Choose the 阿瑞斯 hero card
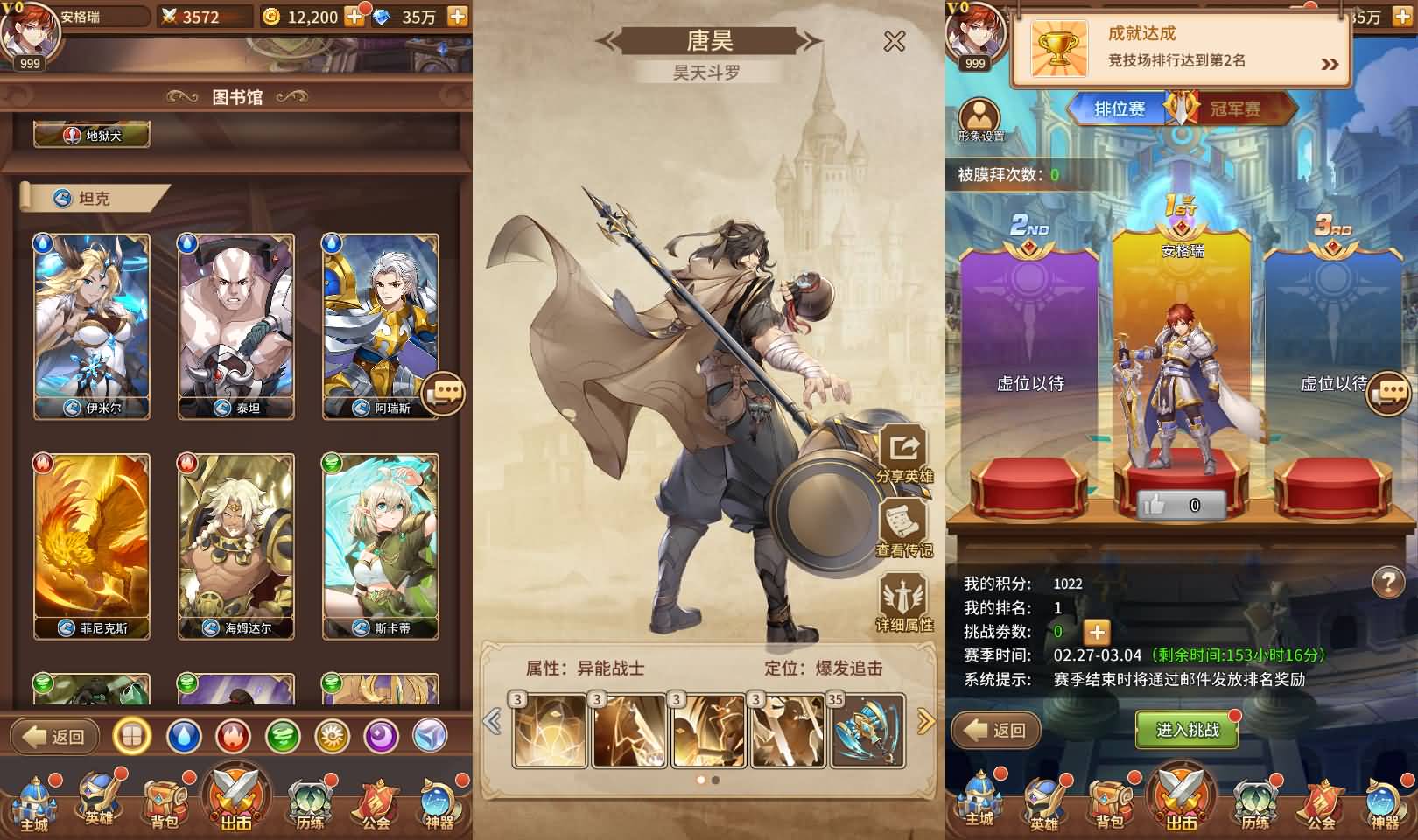 tap(381, 325)
